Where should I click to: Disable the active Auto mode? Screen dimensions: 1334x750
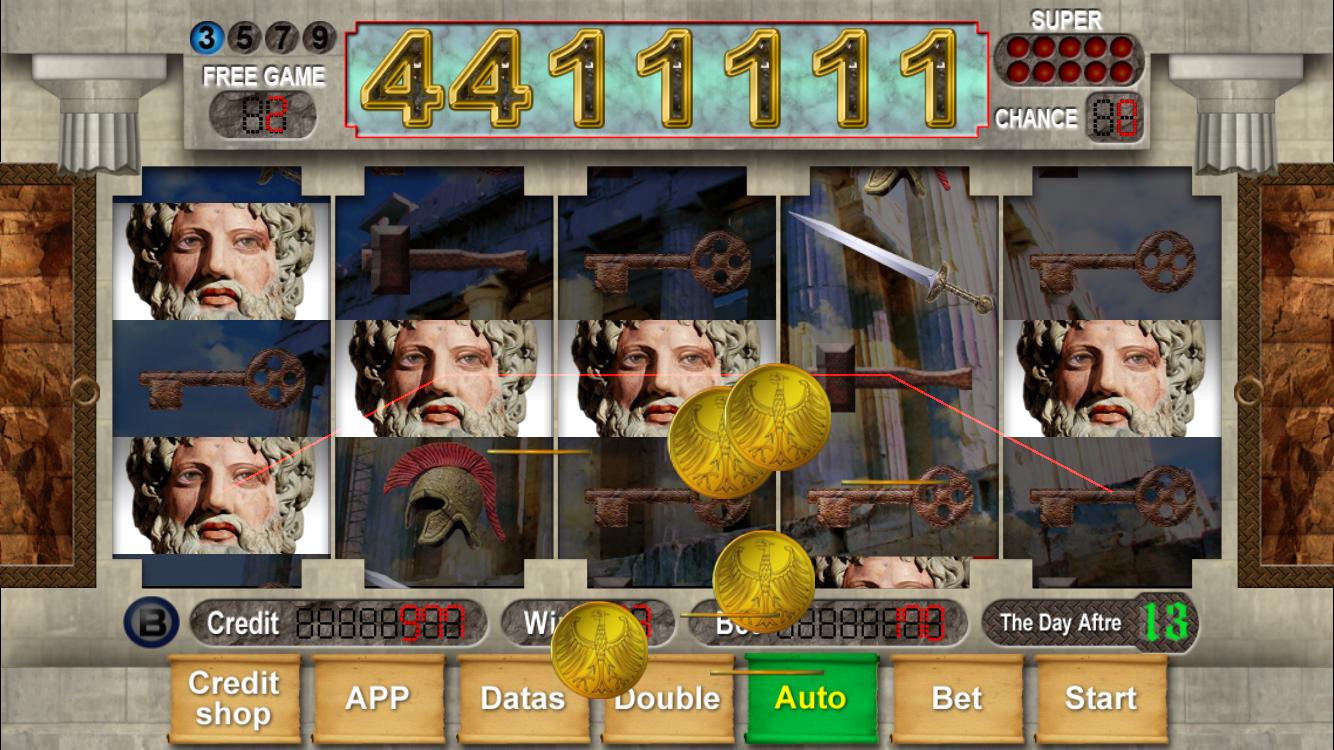[811, 699]
